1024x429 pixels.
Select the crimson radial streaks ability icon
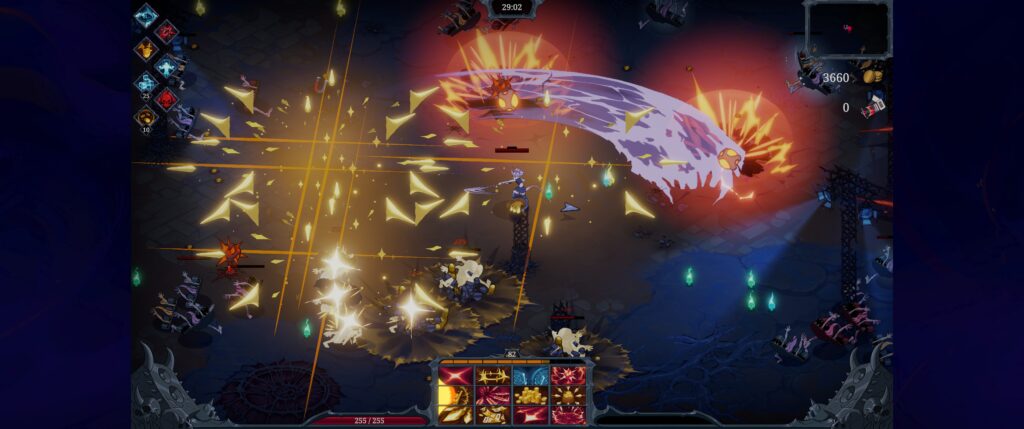point(492,395)
